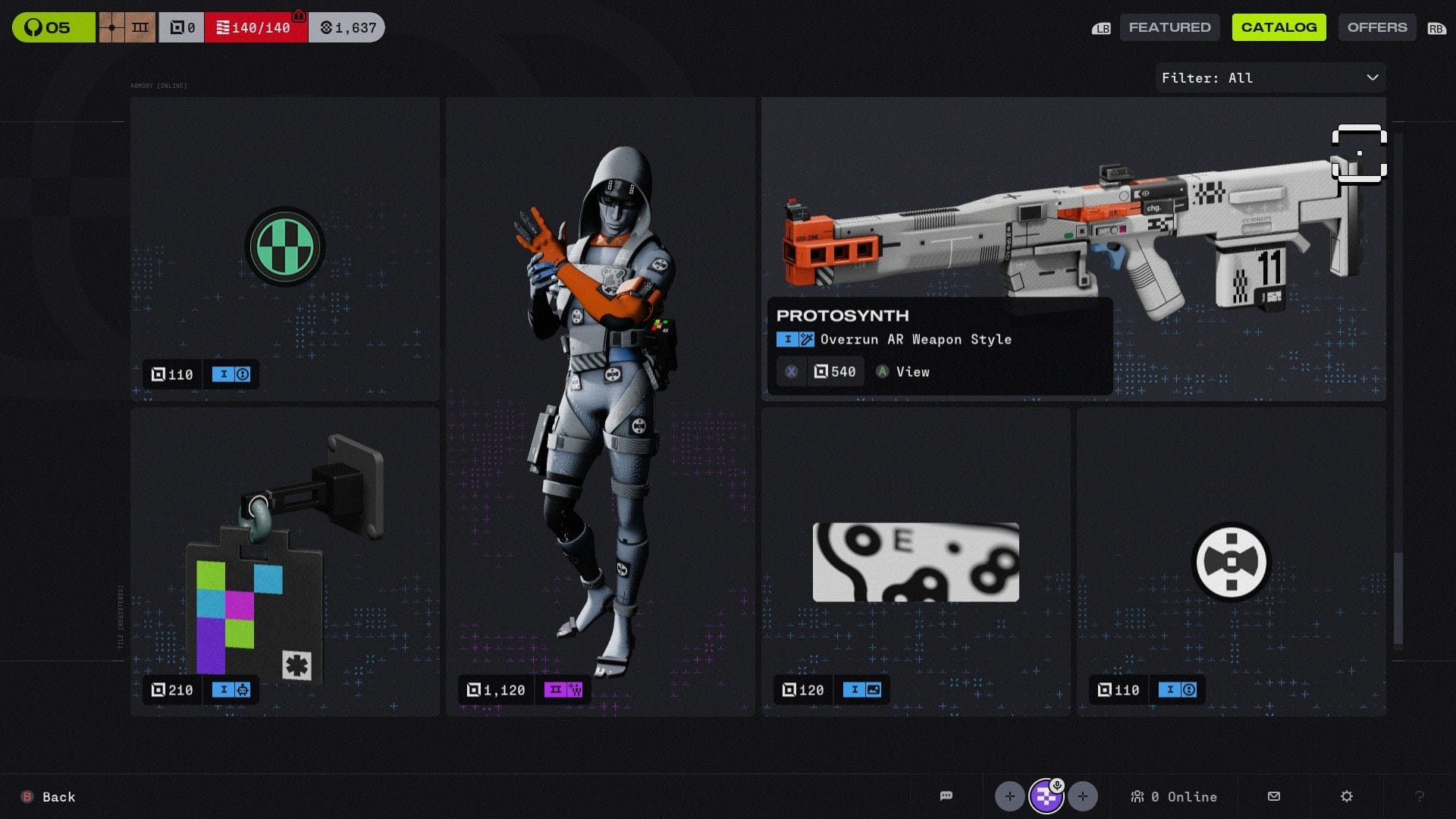Image resolution: width=1456 pixels, height=819 pixels.
Task: Open the OFFERS tab
Action: (1376, 27)
